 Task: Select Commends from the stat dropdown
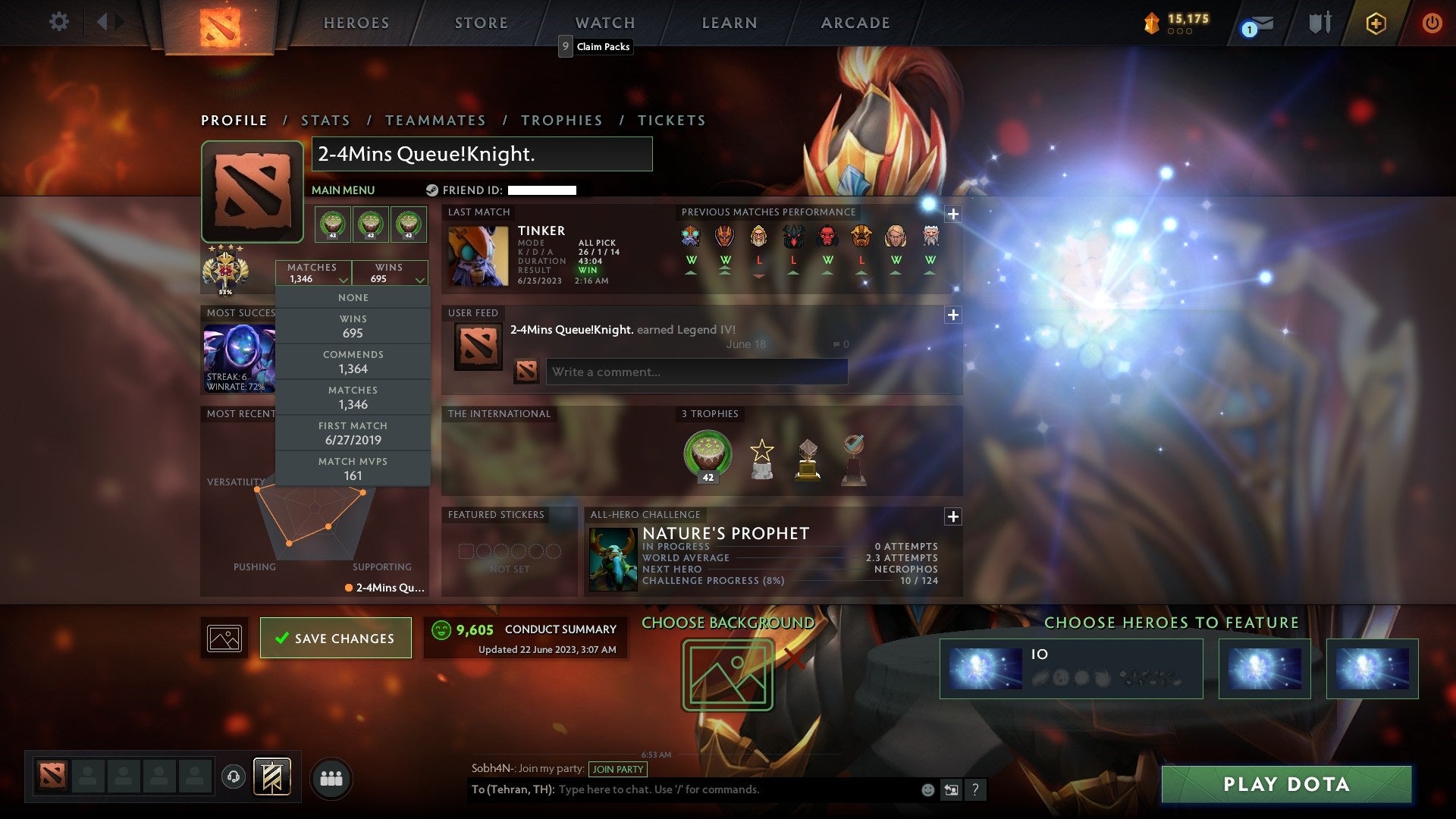coord(353,361)
